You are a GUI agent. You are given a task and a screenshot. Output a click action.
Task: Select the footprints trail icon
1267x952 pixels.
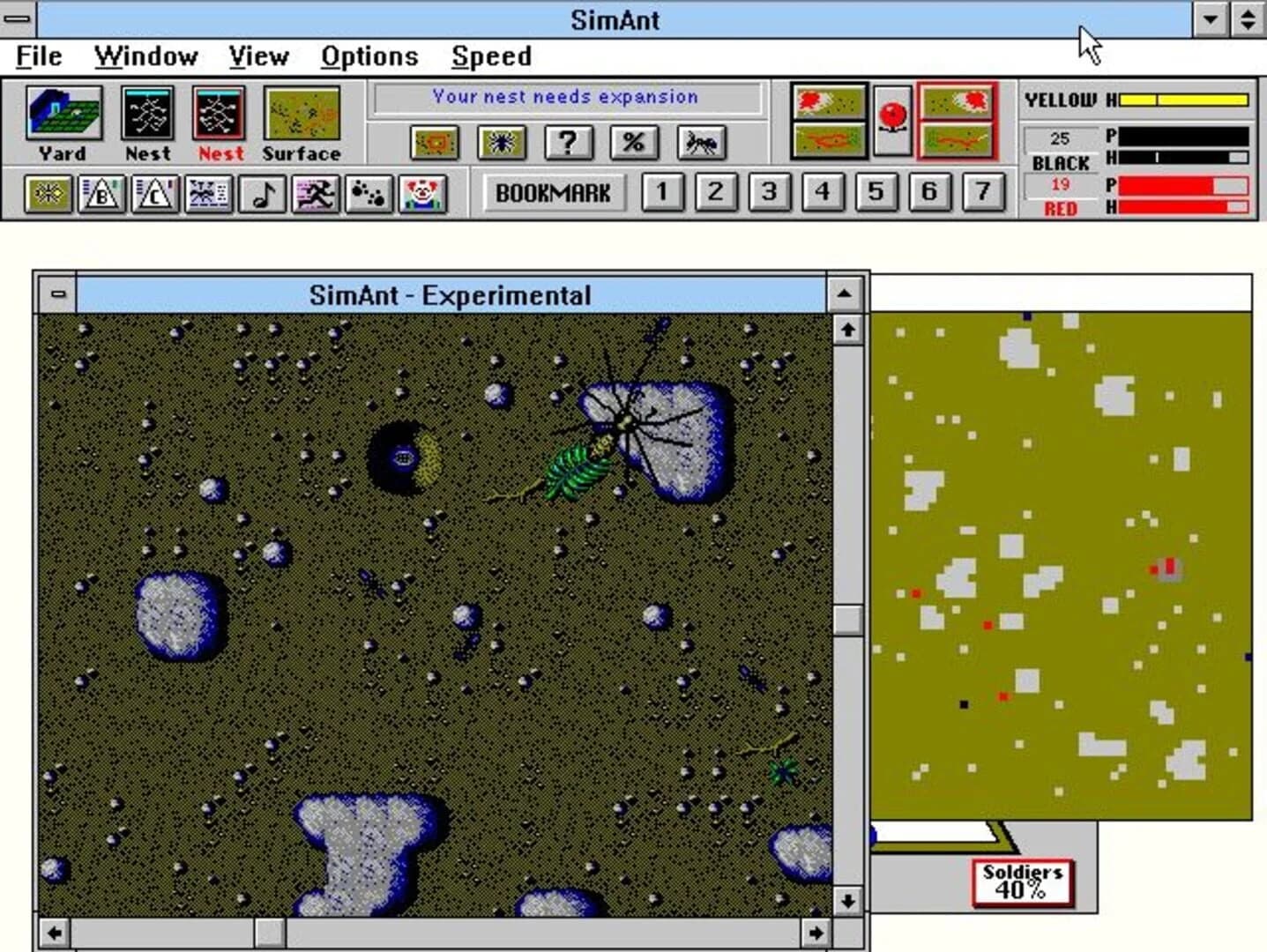click(368, 192)
